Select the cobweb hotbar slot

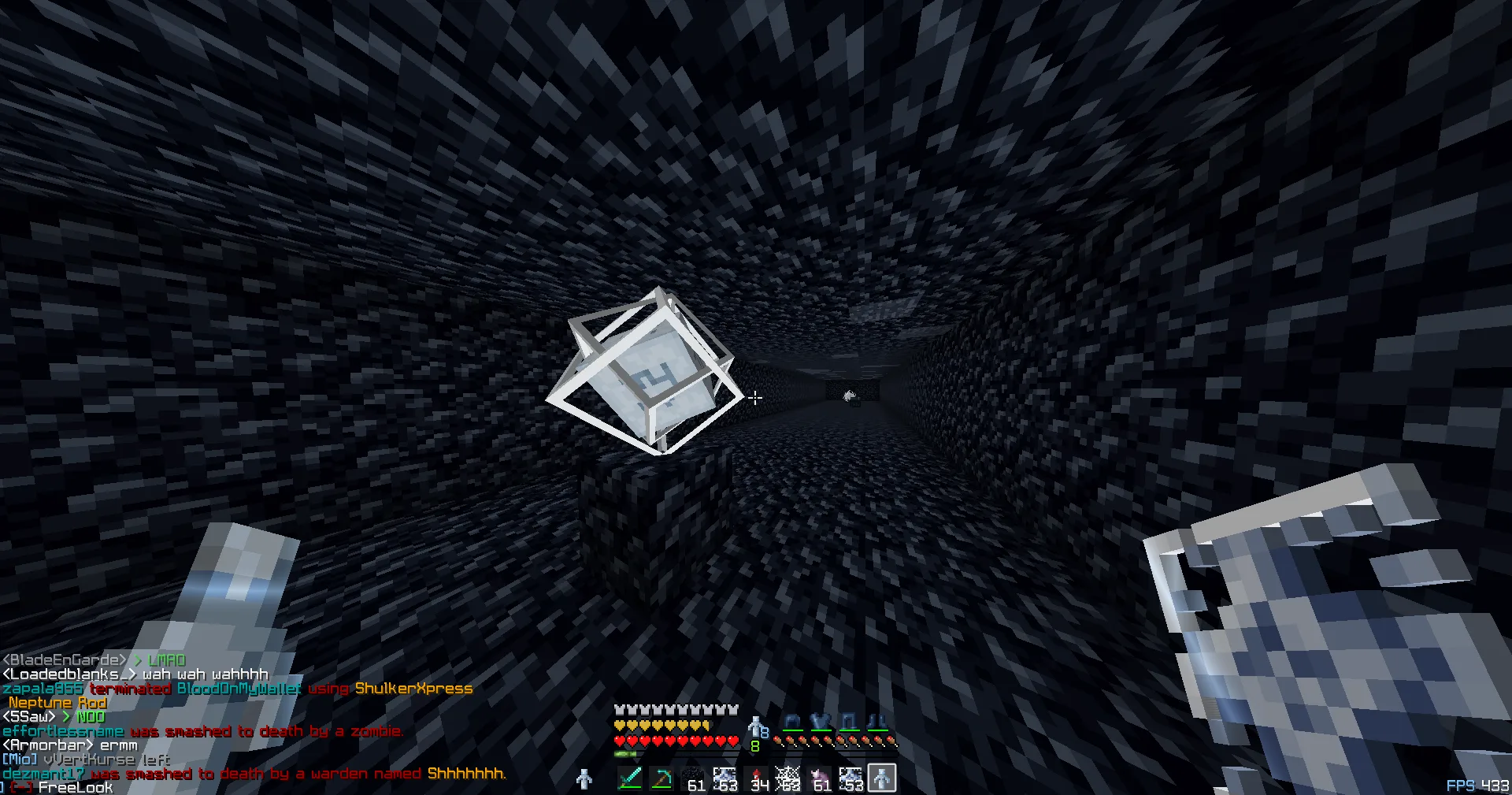coord(786,778)
